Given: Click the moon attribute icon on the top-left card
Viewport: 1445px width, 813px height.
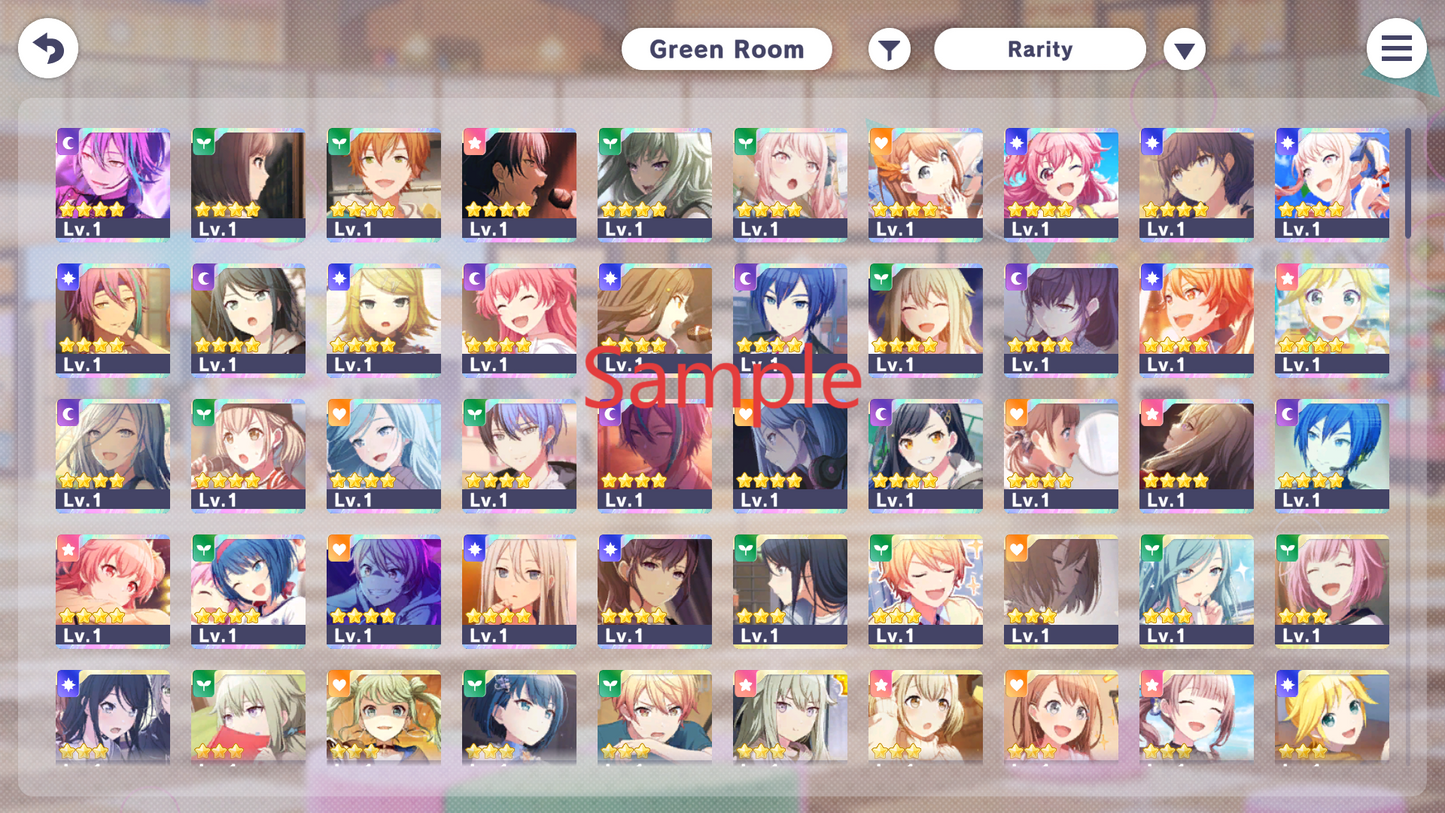Looking at the screenshot, I should pyautogui.click(x=66, y=143).
